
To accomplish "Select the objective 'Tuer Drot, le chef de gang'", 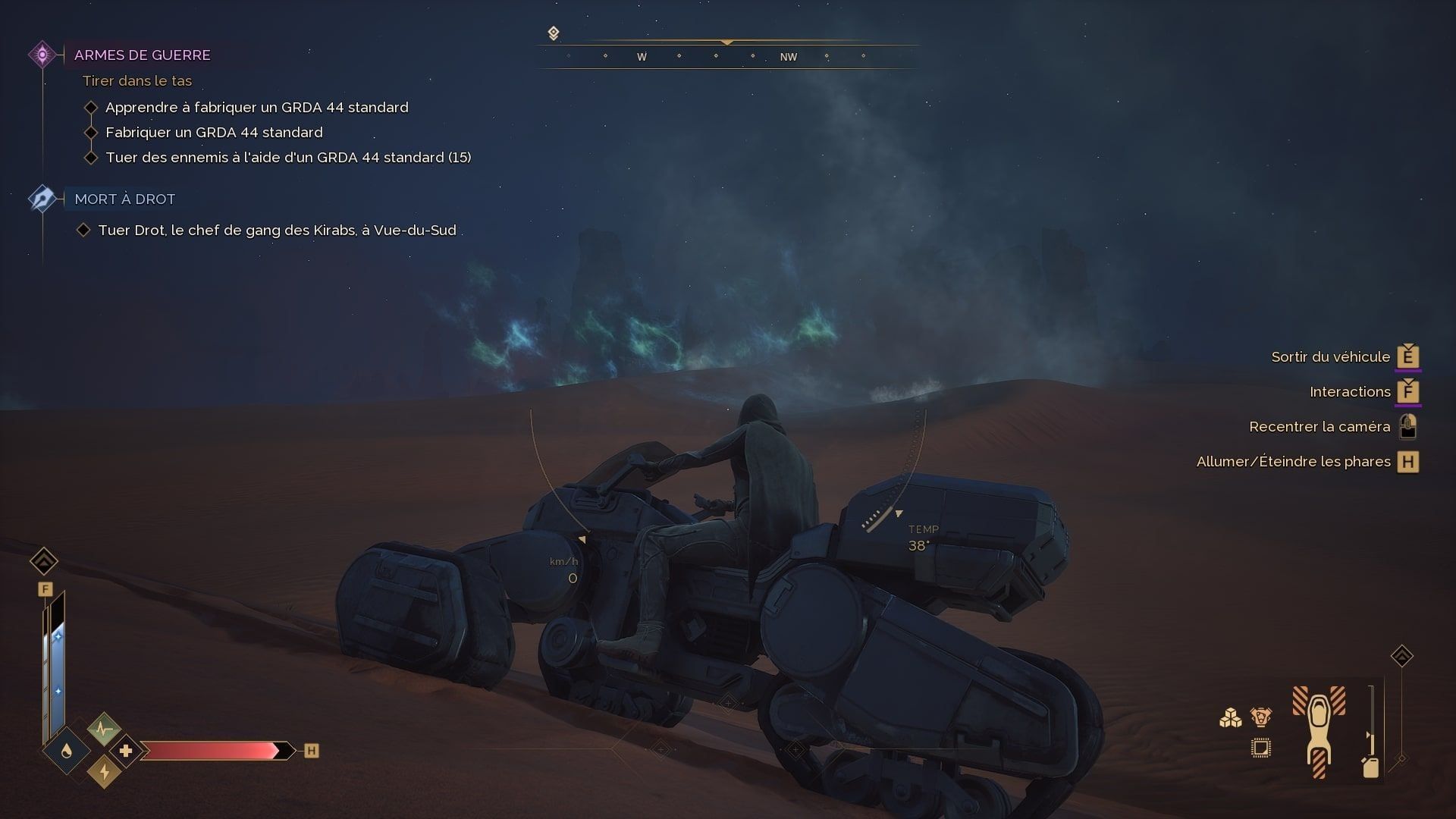I will point(277,230).
